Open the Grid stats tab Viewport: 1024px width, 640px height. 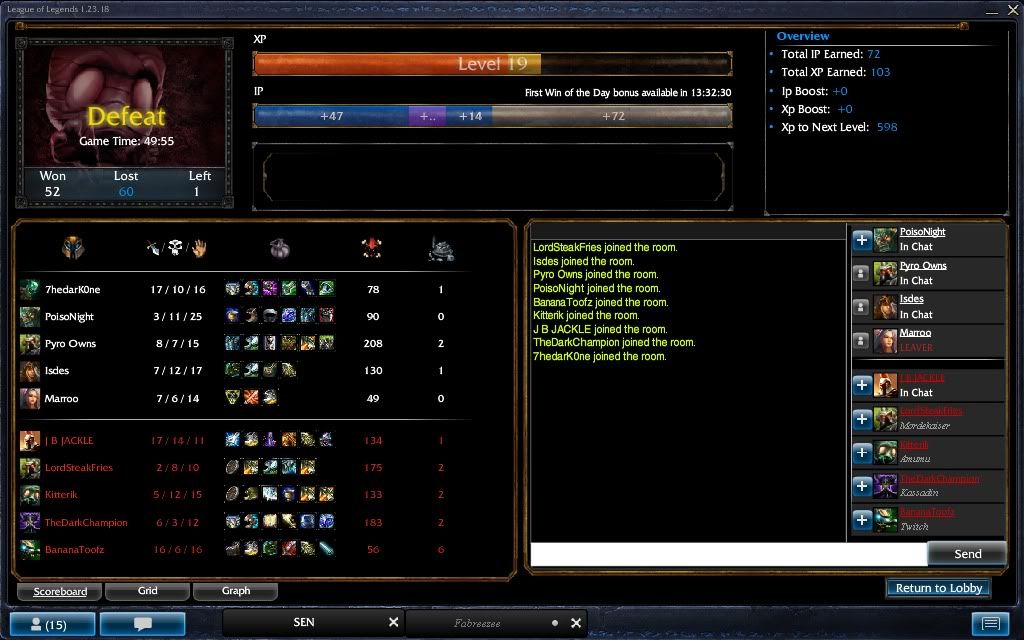[148, 591]
